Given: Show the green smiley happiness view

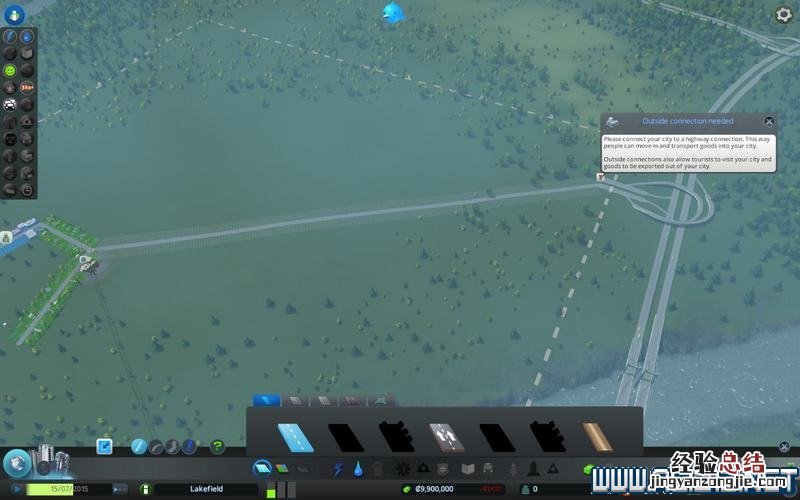Looking at the screenshot, I should tap(11, 71).
